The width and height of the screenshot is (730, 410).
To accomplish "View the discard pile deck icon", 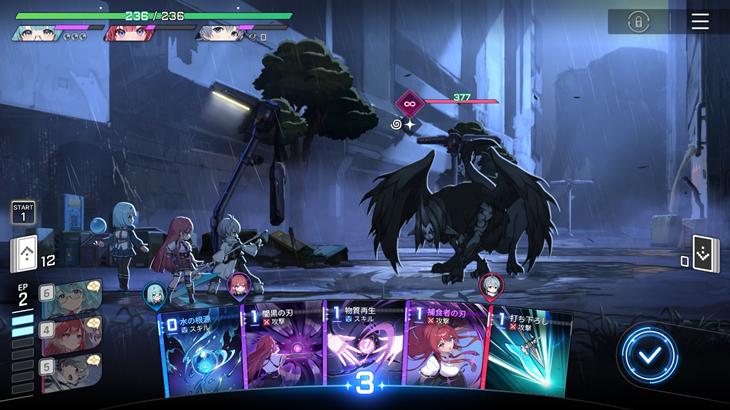I will [x=704, y=254].
